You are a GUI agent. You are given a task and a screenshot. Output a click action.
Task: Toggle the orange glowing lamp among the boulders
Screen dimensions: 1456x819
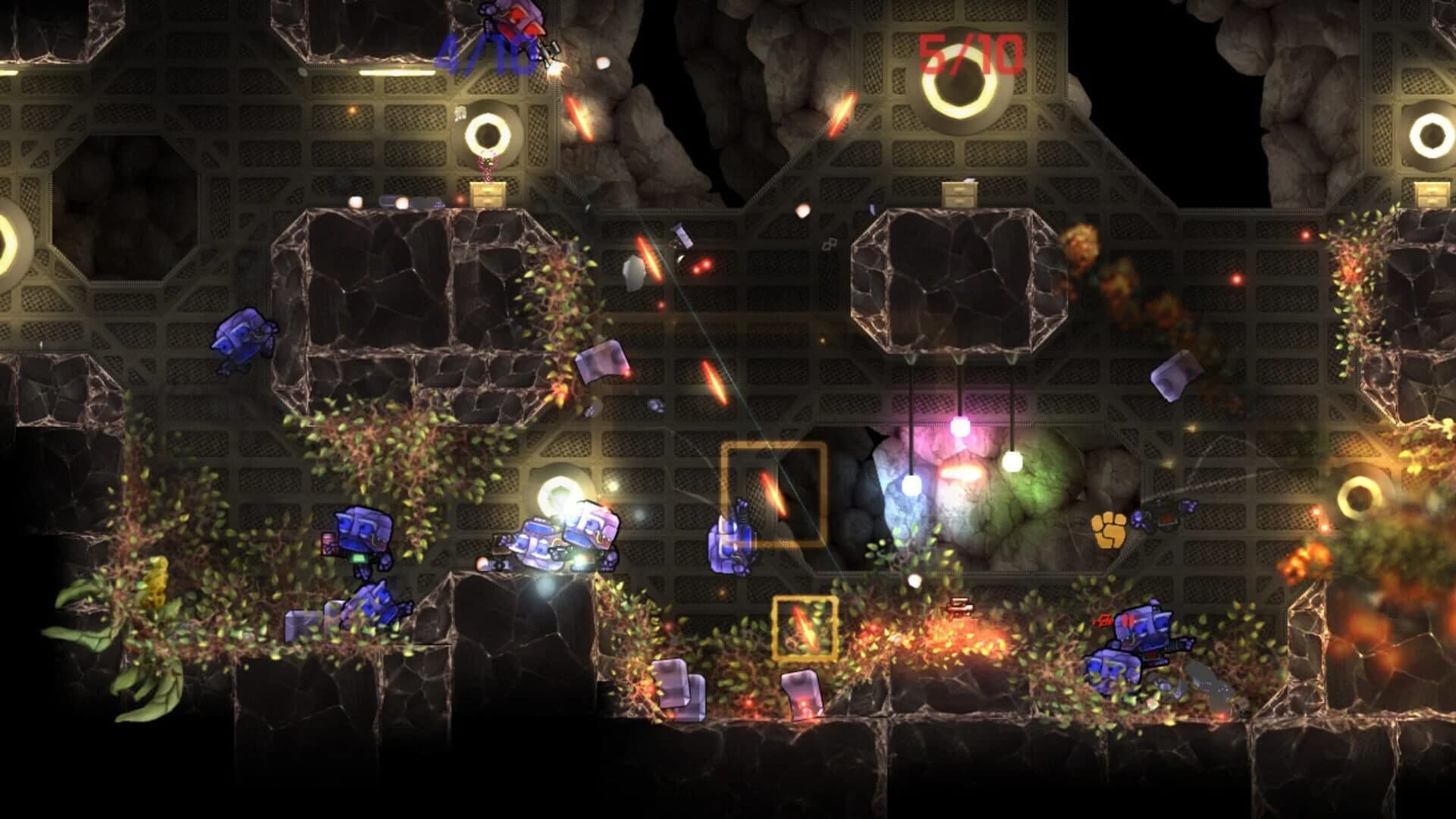point(961,472)
